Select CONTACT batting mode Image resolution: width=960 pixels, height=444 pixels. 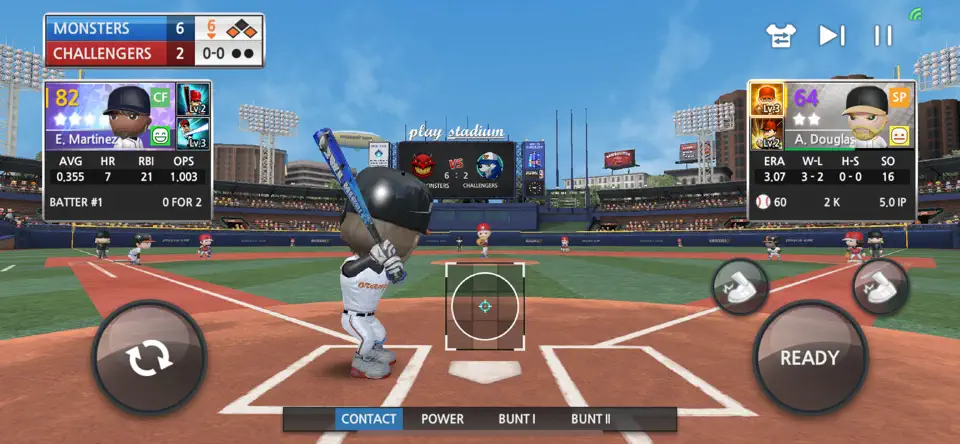coord(369,419)
